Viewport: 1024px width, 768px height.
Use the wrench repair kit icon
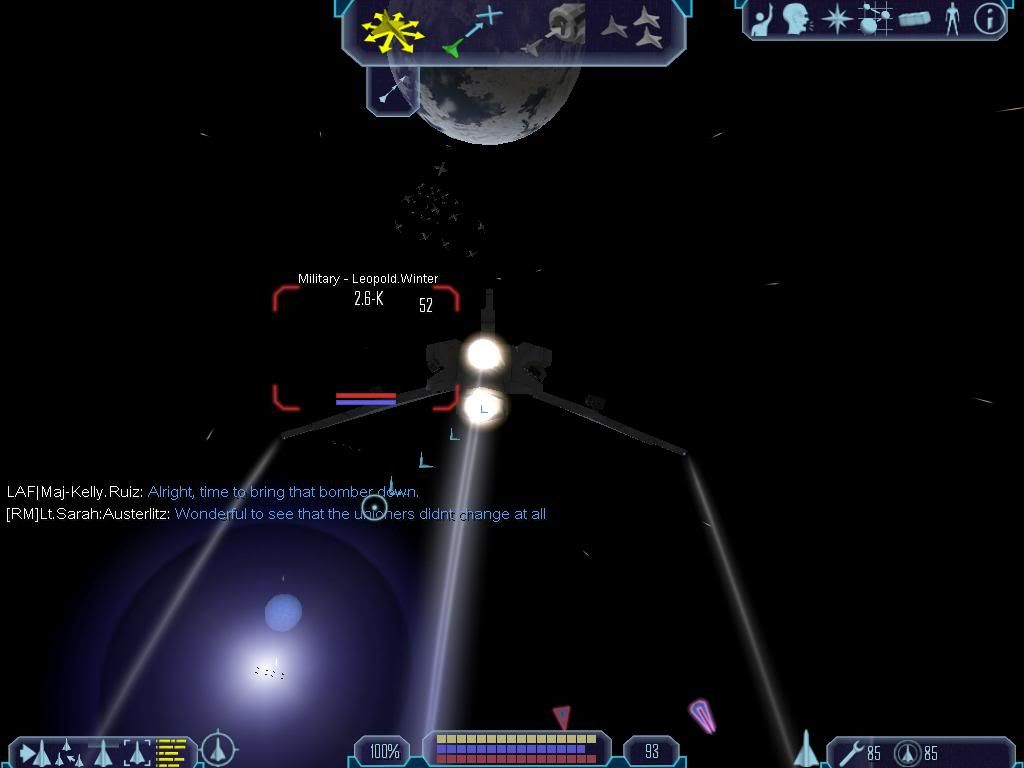pyautogui.click(x=852, y=752)
